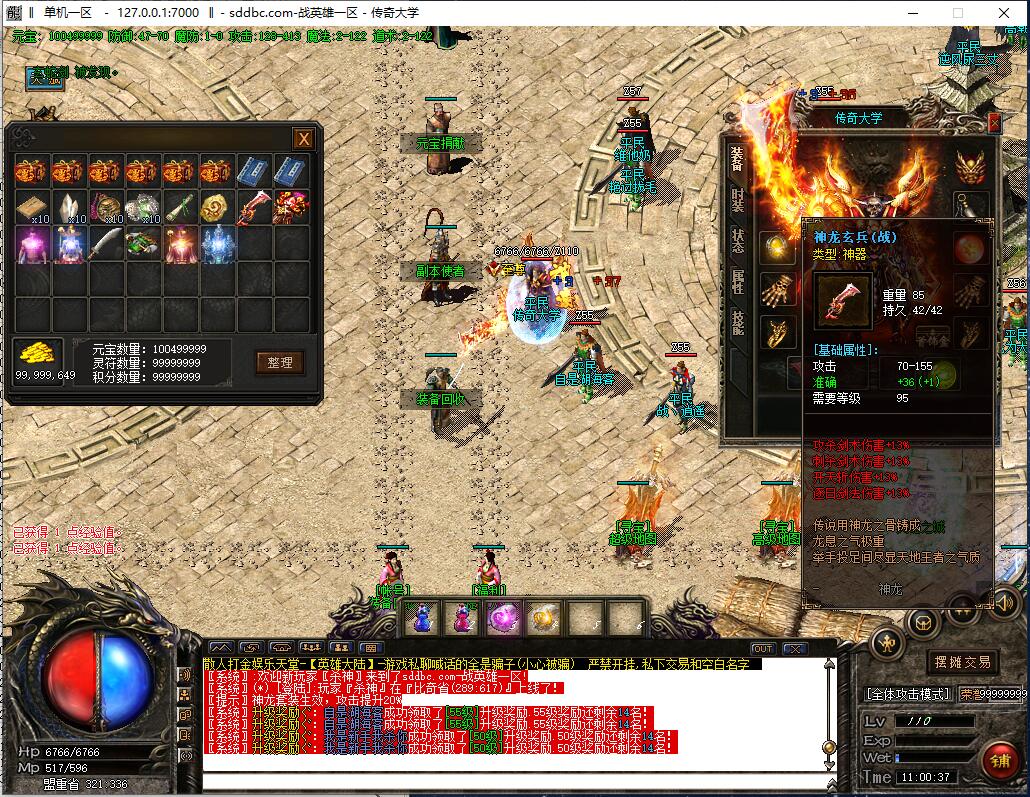Switch to the 时装 costume tab

737,202
